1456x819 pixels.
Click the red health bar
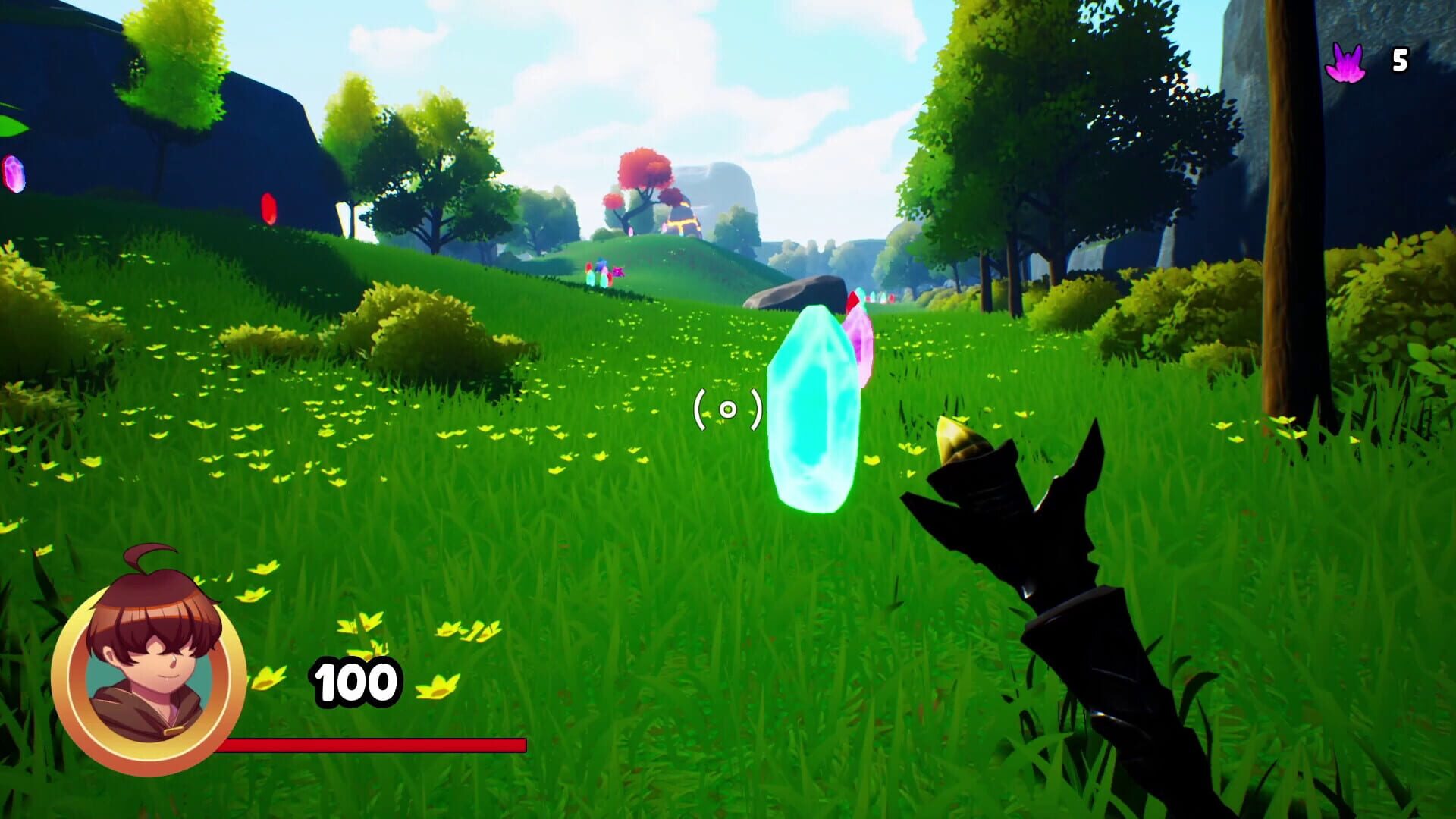pyautogui.click(x=372, y=745)
